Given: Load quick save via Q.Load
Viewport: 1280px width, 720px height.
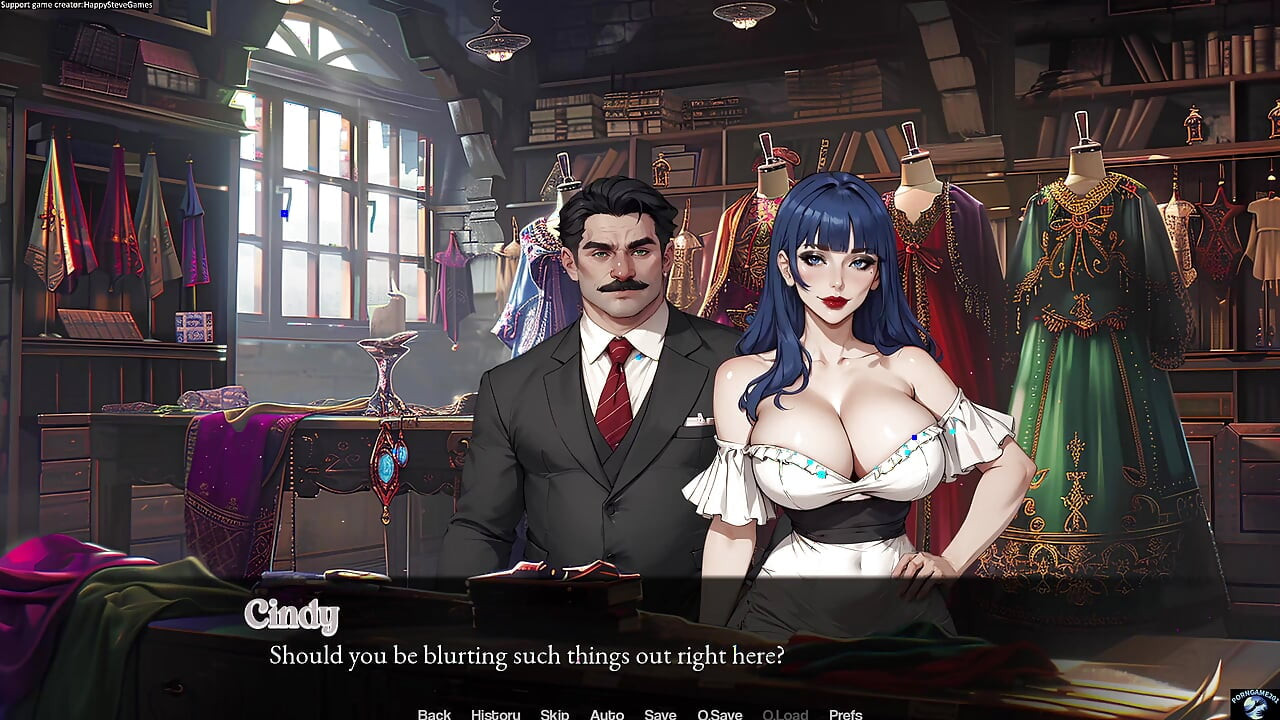Looking at the screenshot, I should [x=785, y=714].
